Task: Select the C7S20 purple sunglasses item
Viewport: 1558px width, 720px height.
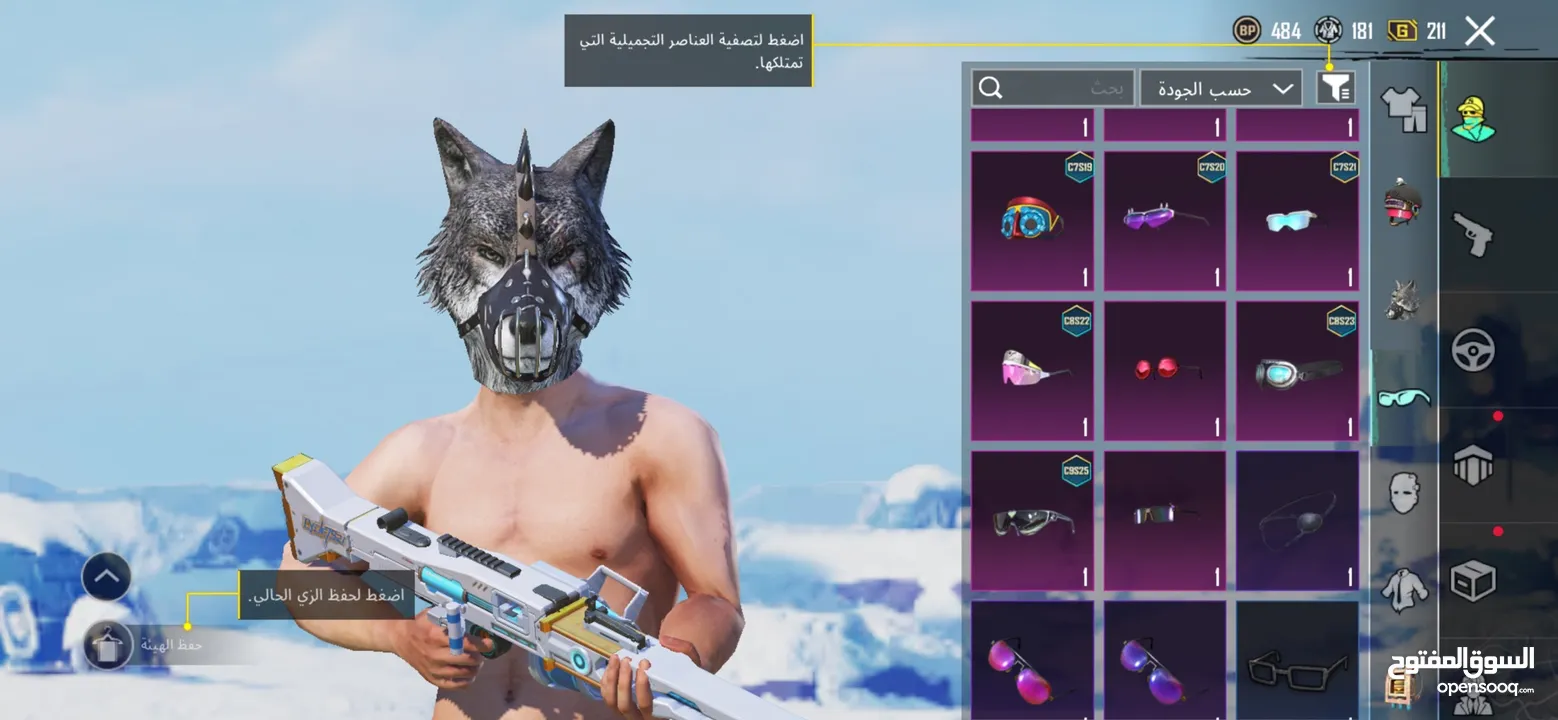Action: tap(1164, 220)
